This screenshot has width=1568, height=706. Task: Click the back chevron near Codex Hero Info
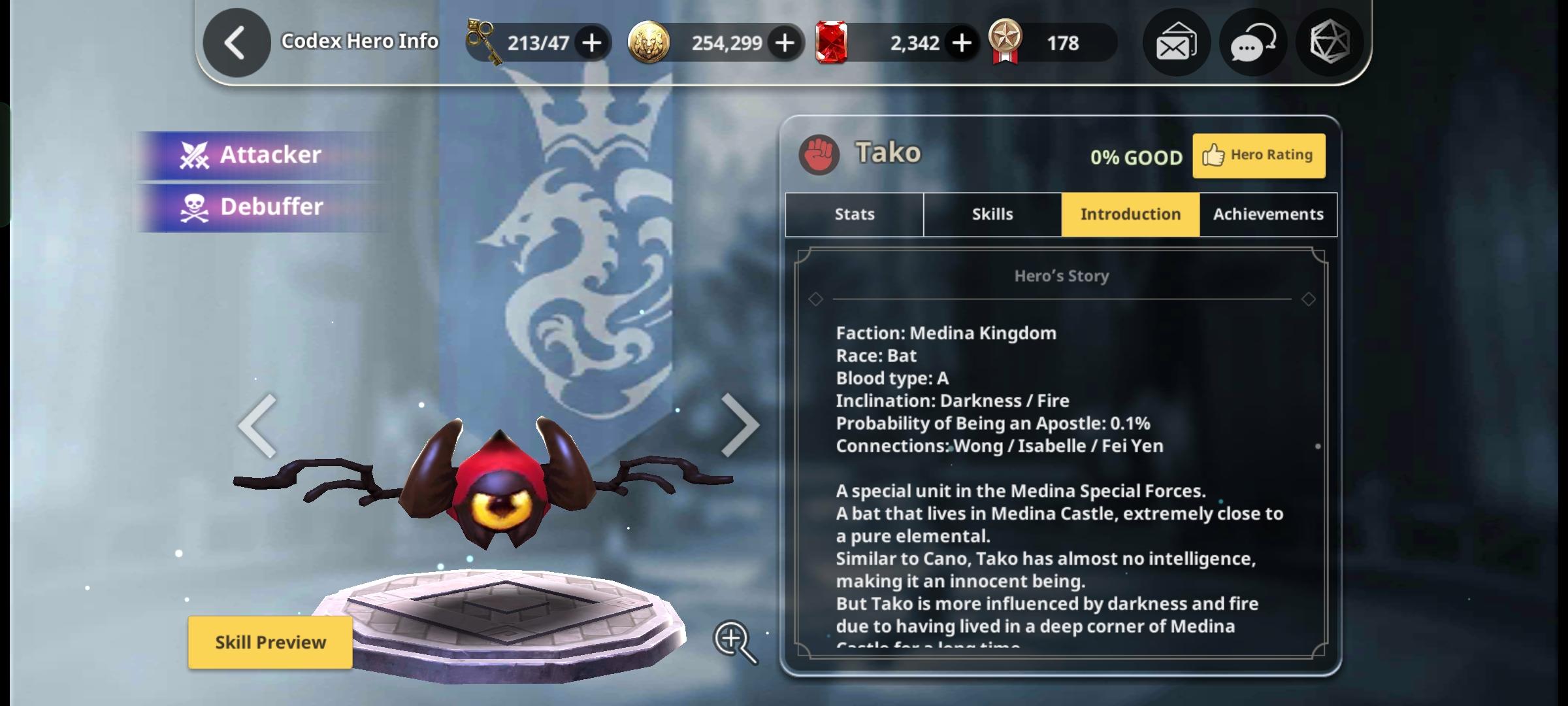pos(236,41)
